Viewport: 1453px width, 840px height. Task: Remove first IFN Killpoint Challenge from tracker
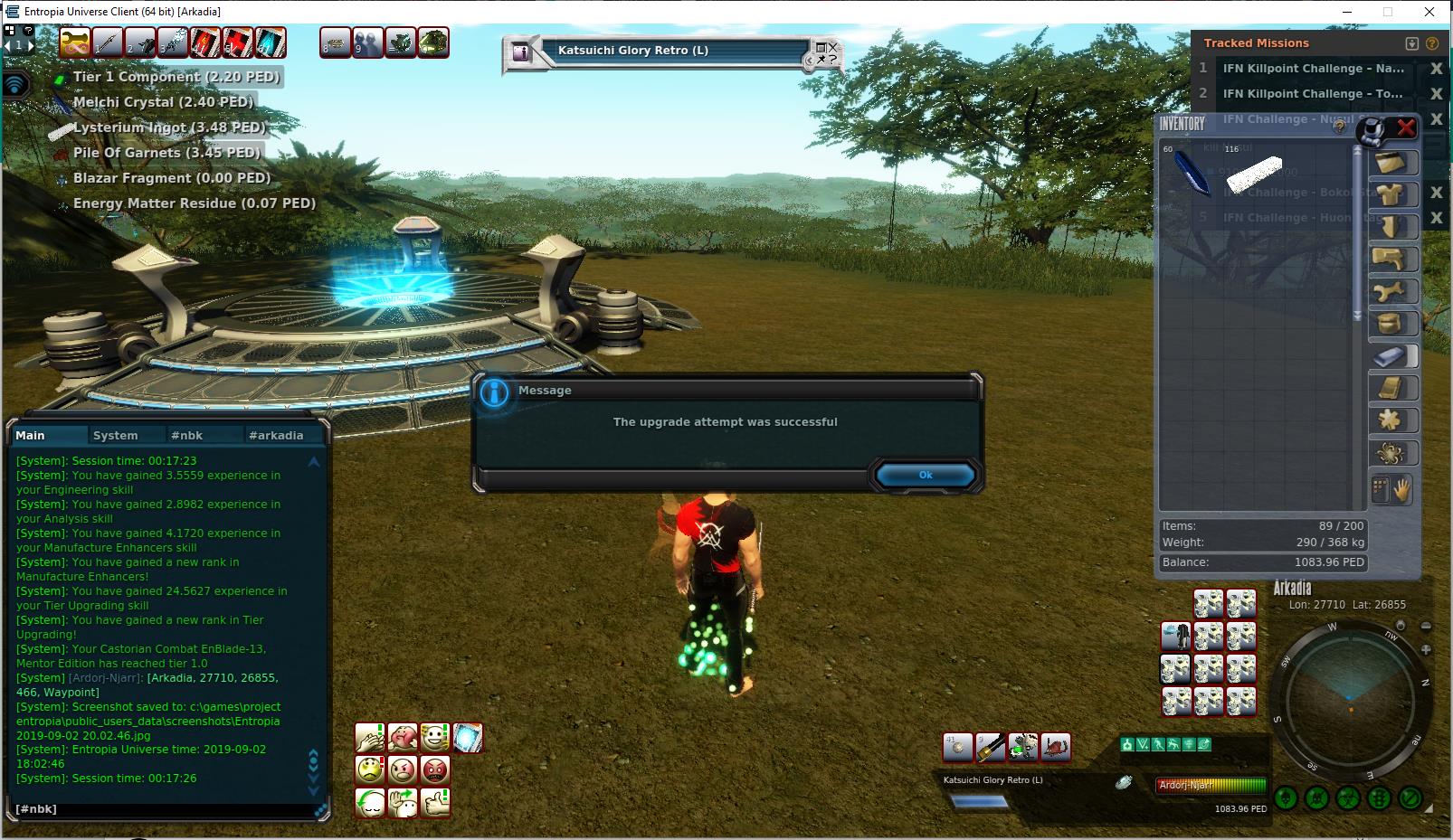pyautogui.click(x=1436, y=69)
